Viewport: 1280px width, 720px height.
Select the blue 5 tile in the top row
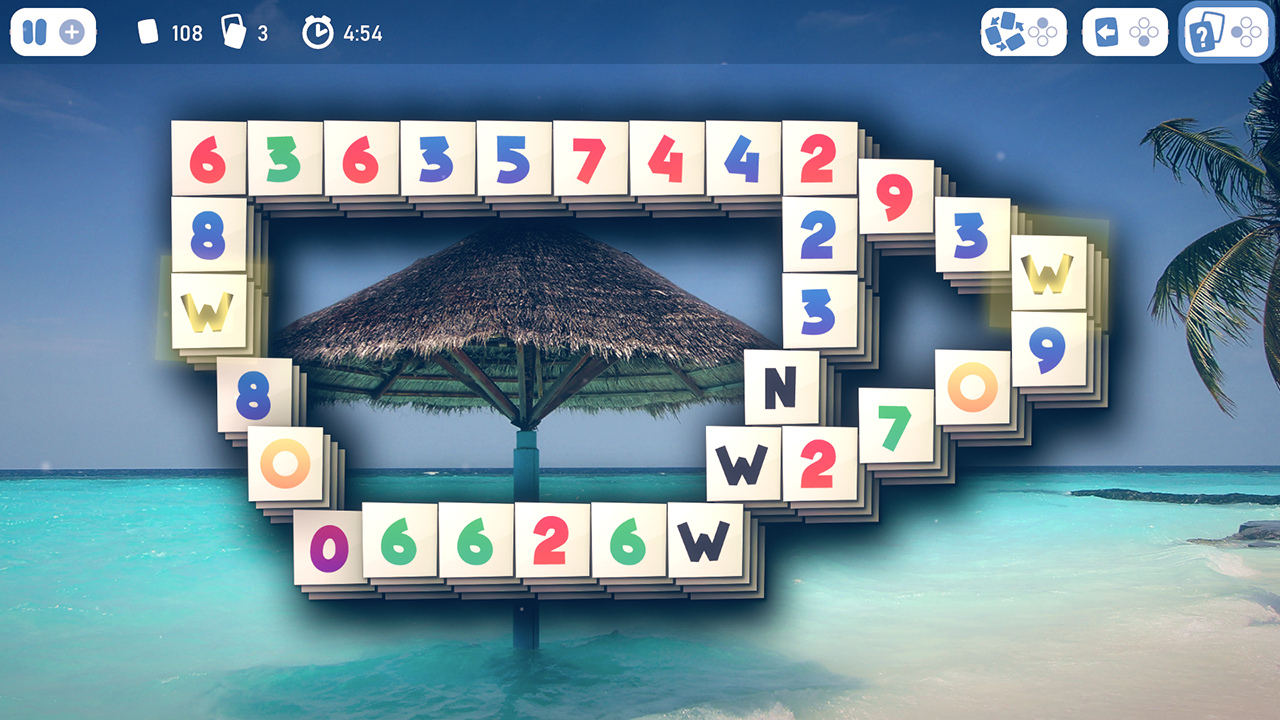(x=512, y=158)
